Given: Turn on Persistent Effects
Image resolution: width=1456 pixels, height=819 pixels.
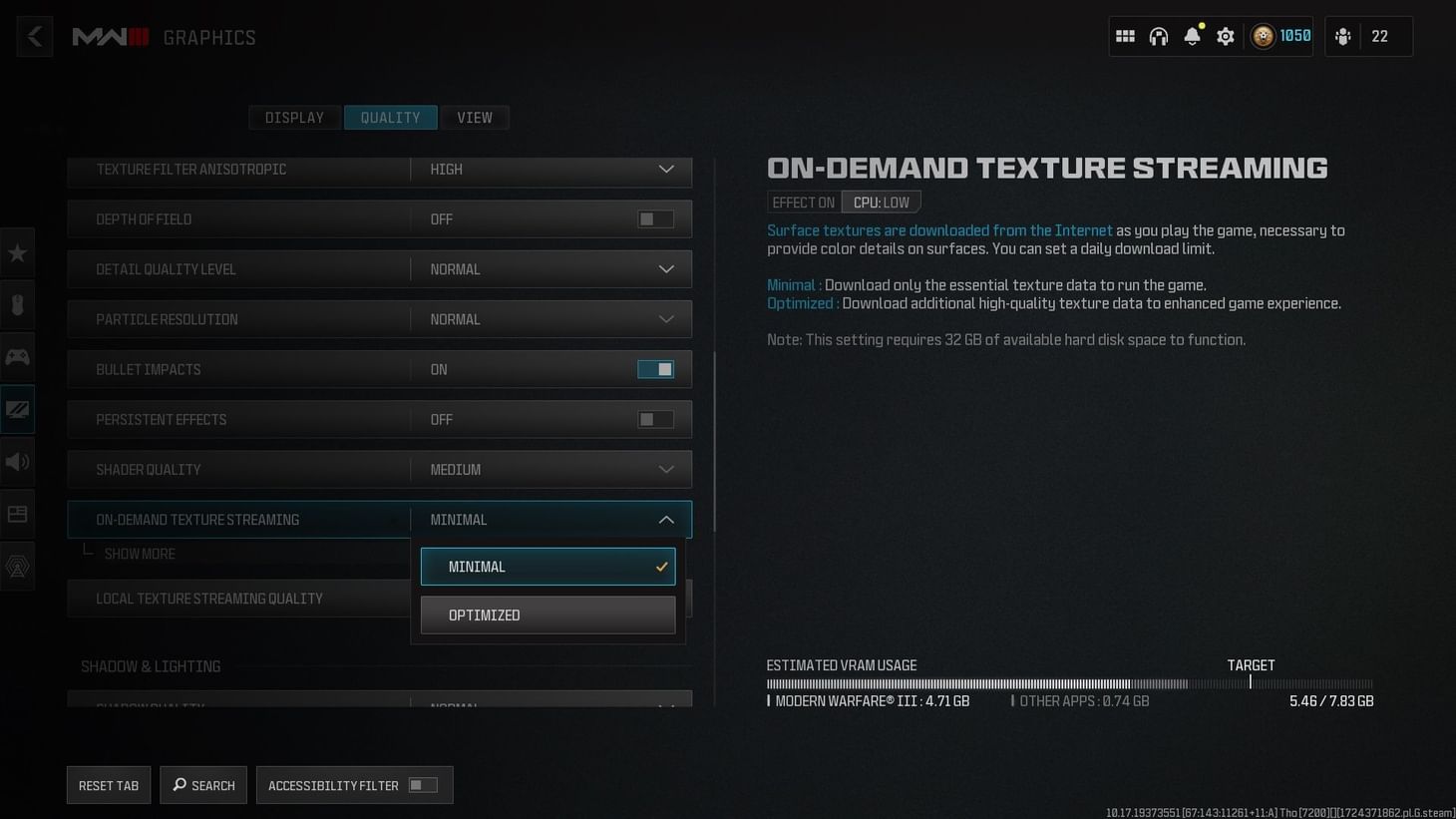Looking at the screenshot, I should click(x=655, y=419).
